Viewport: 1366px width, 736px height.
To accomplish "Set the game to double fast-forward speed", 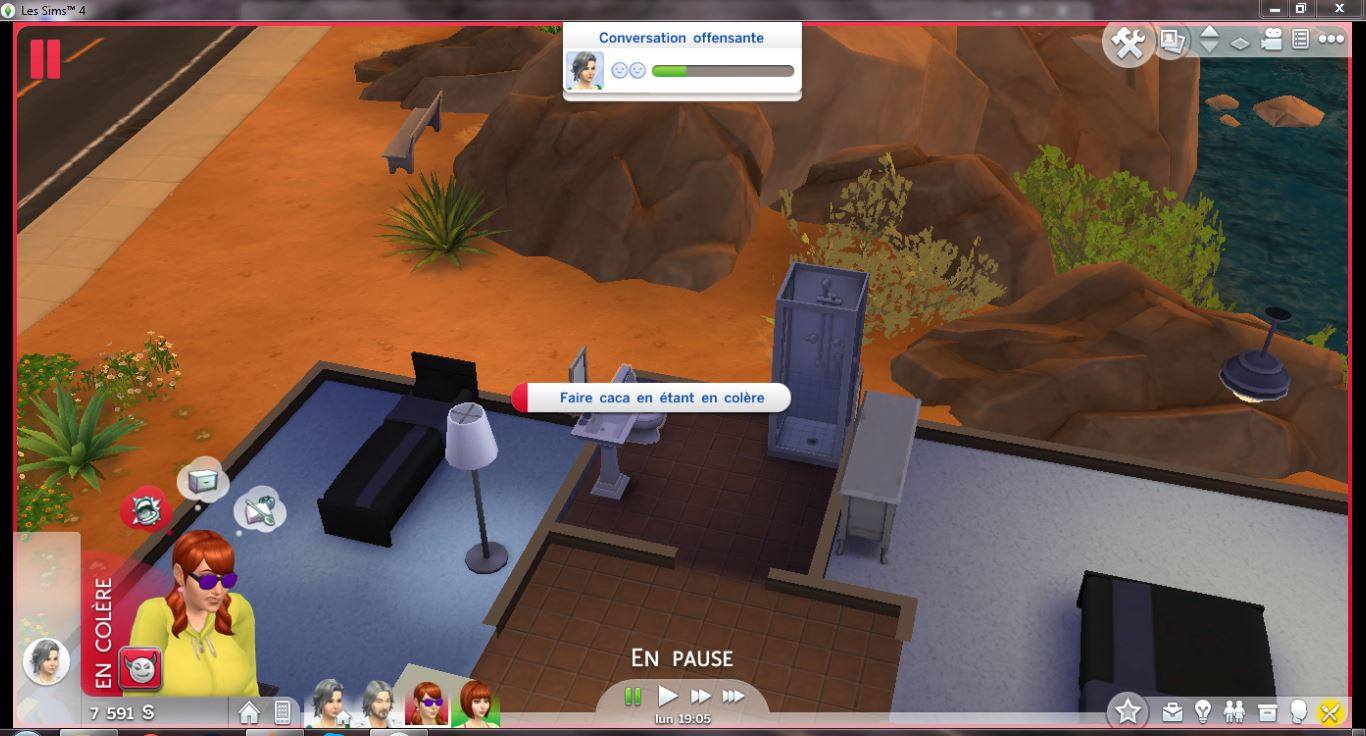I will click(701, 696).
